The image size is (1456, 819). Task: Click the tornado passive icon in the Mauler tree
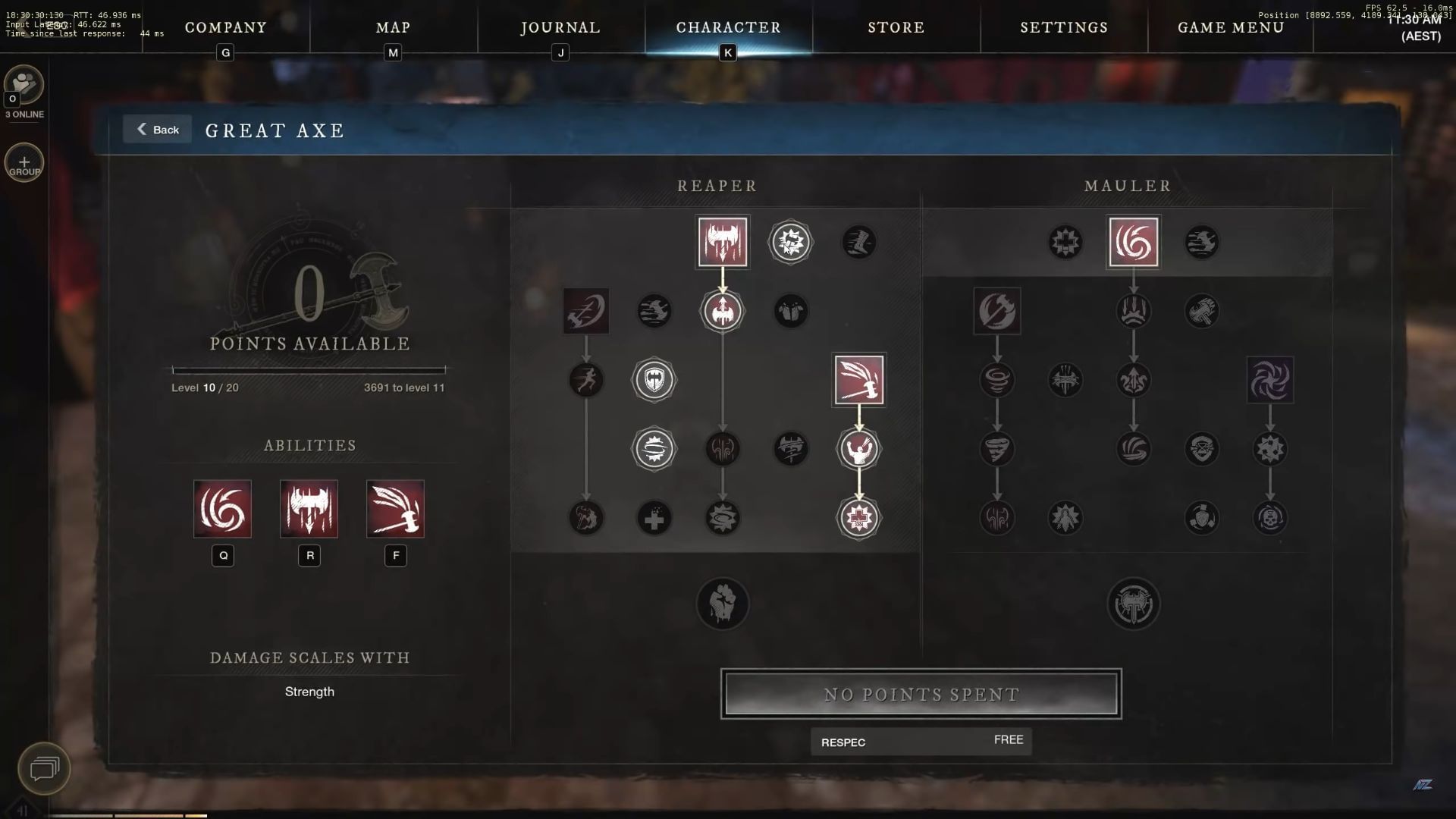coord(997,449)
